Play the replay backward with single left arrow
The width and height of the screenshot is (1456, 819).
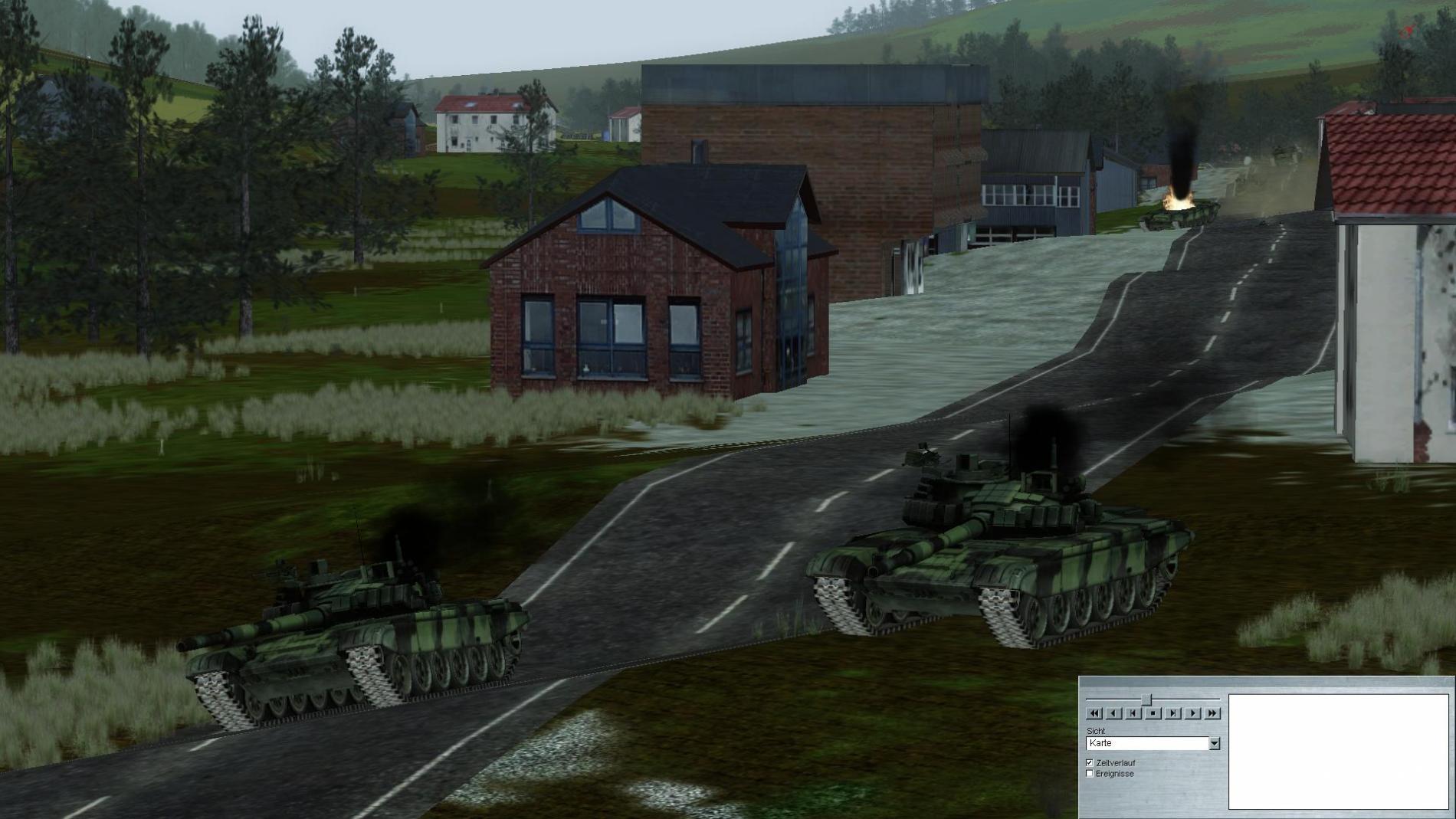pyautogui.click(x=1113, y=713)
